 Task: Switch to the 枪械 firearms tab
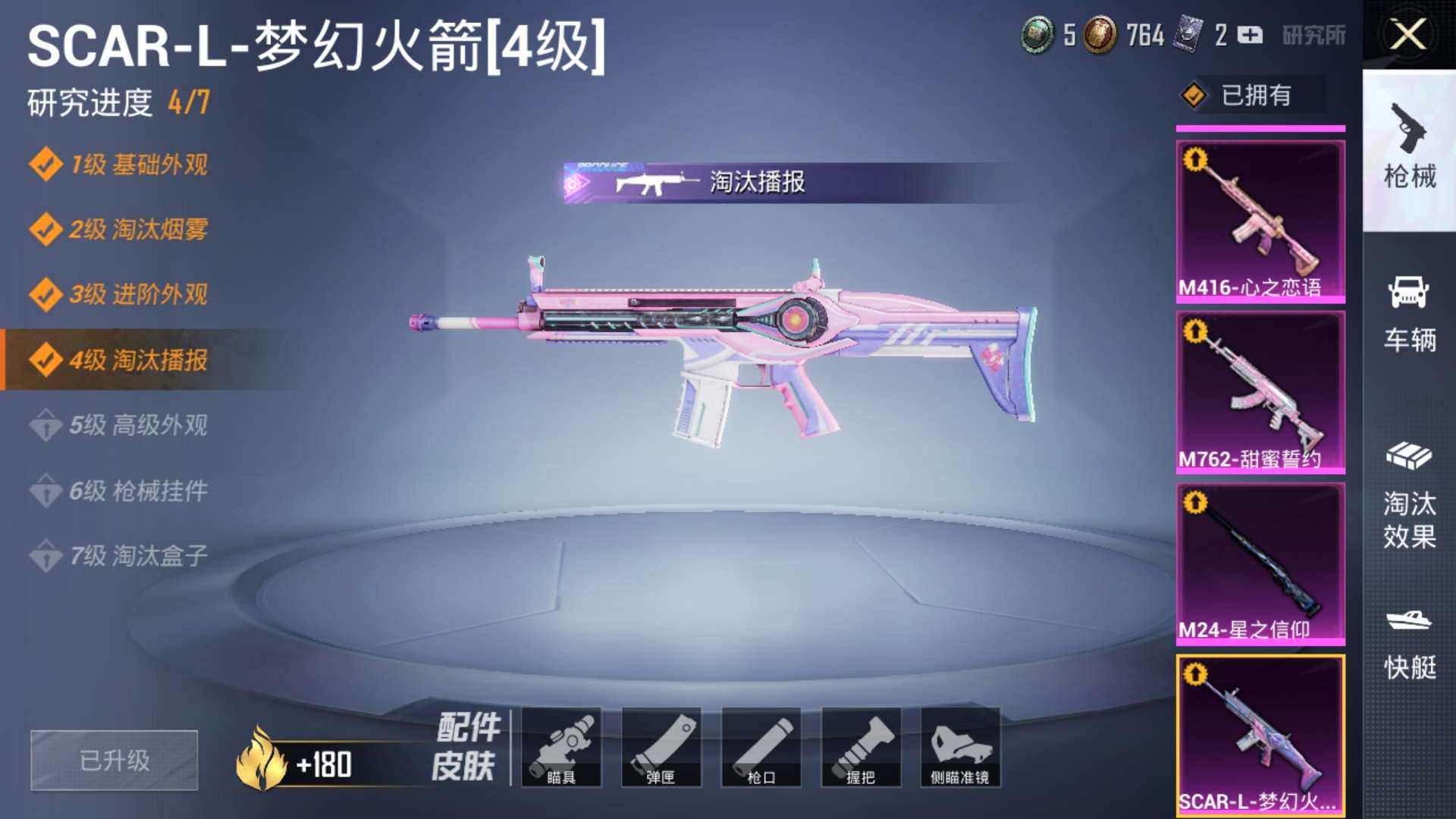tap(1409, 149)
